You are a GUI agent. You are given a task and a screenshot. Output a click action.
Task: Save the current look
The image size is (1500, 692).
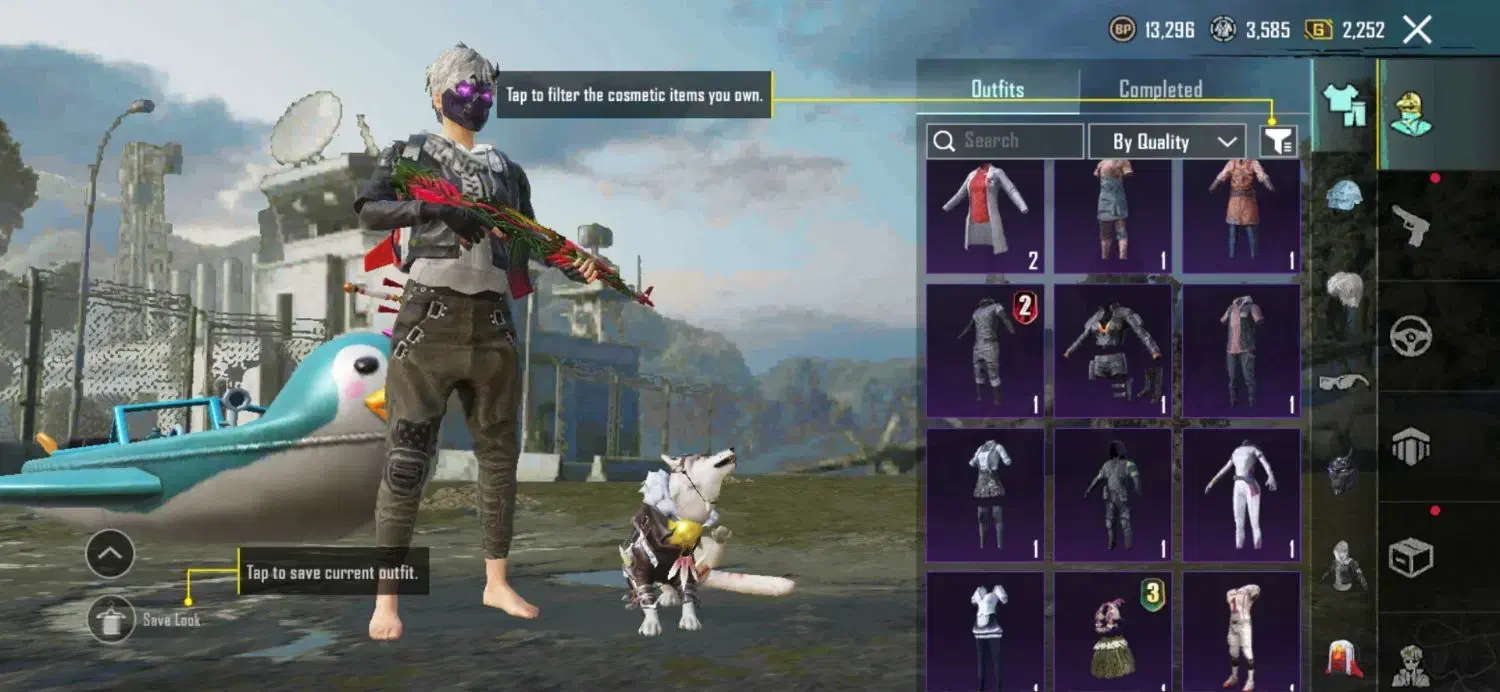pyautogui.click(x=111, y=620)
